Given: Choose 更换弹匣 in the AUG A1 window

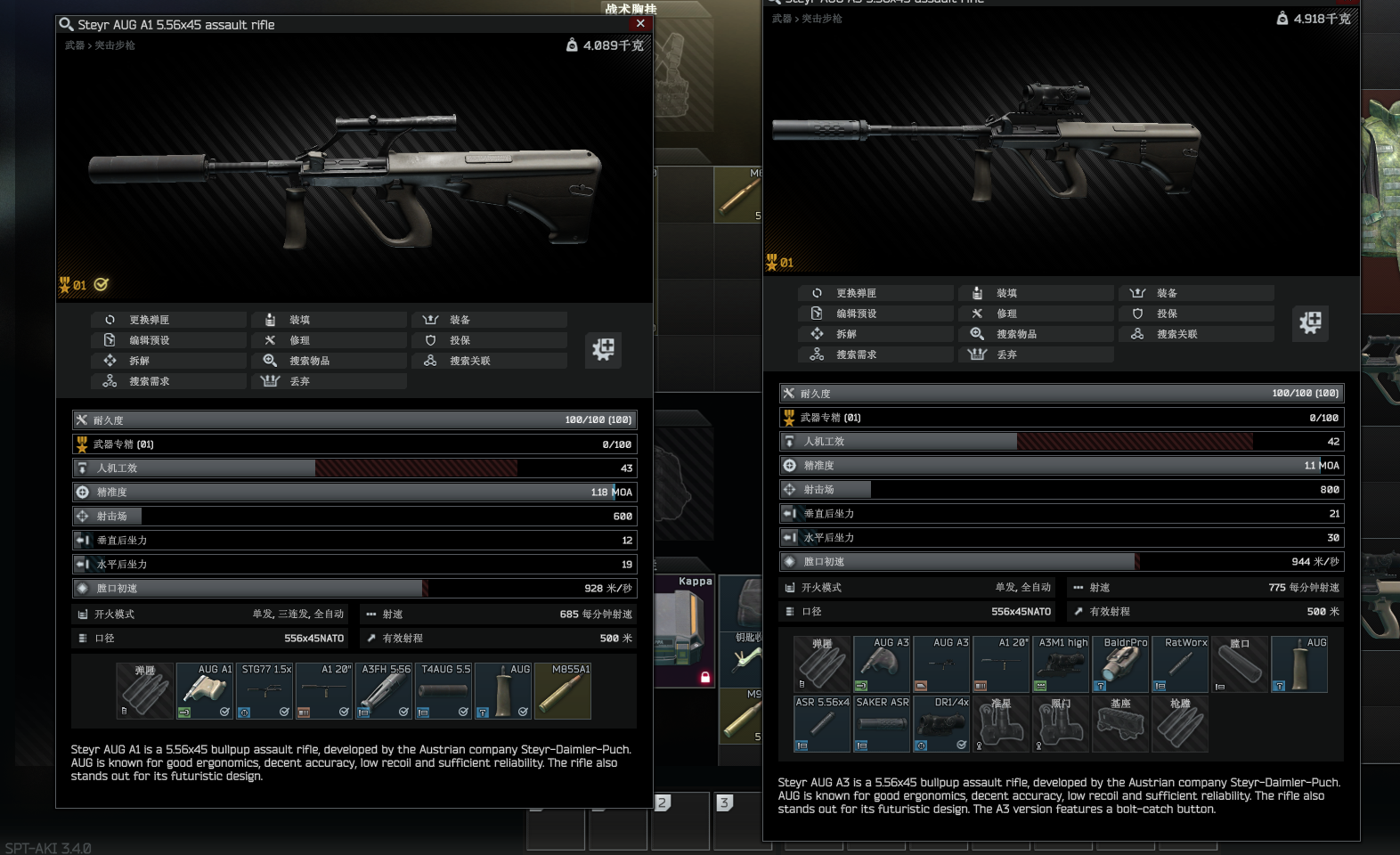Looking at the screenshot, I should 149,320.
